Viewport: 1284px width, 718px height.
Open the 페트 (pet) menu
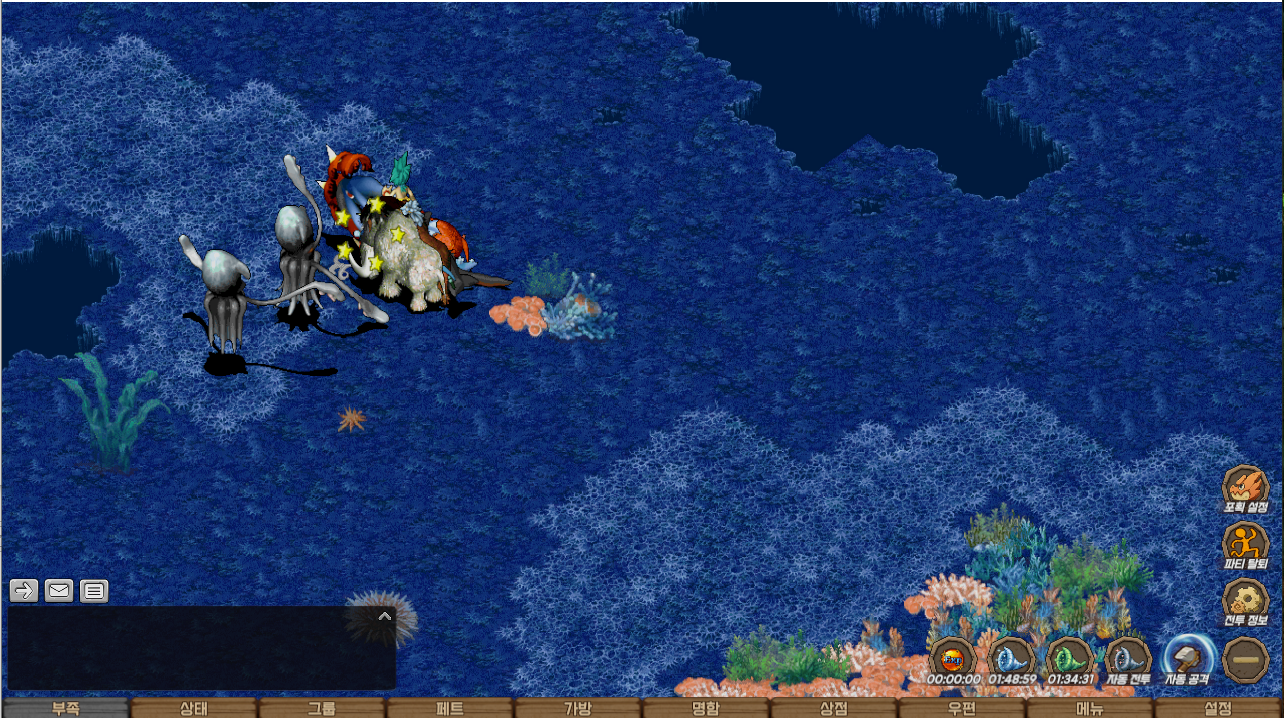click(449, 708)
